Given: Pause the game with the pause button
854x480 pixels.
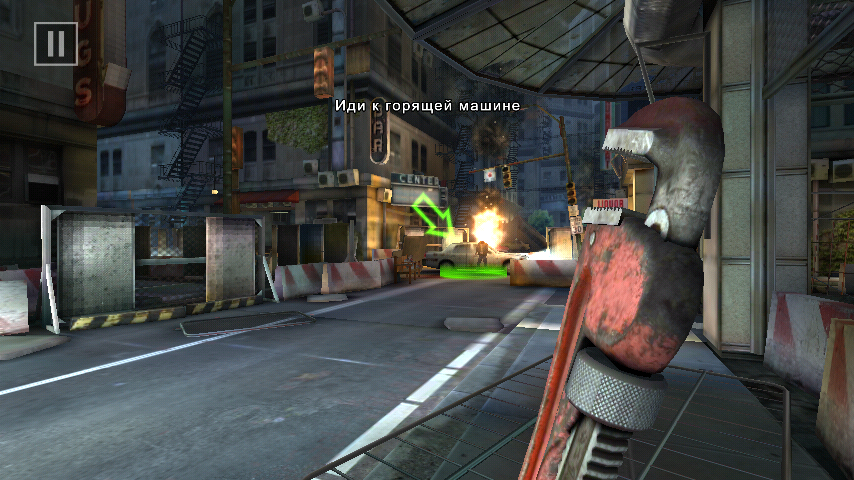Looking at the screenshot, I should 56,44.
